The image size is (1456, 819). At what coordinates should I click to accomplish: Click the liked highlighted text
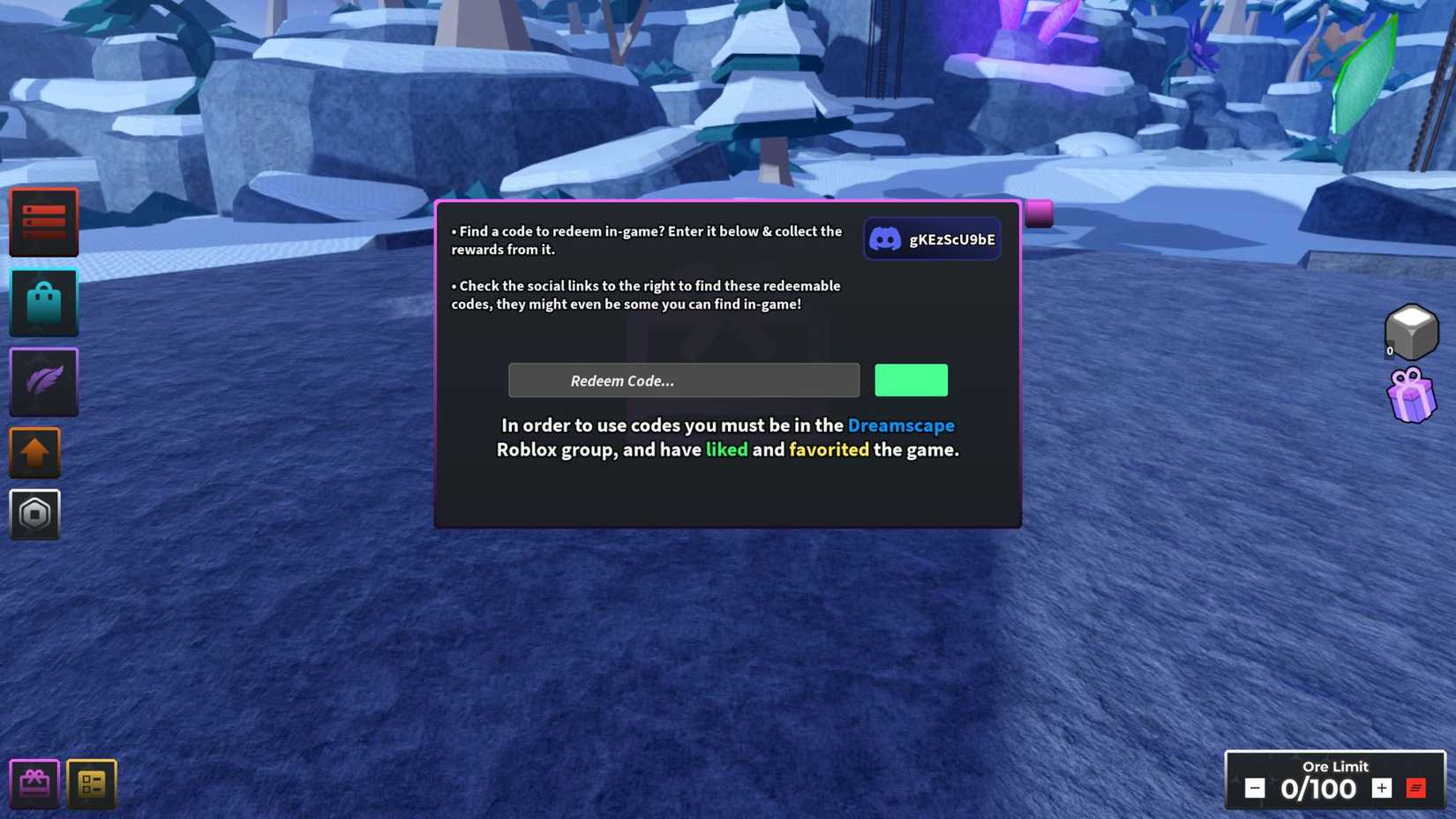727,449
